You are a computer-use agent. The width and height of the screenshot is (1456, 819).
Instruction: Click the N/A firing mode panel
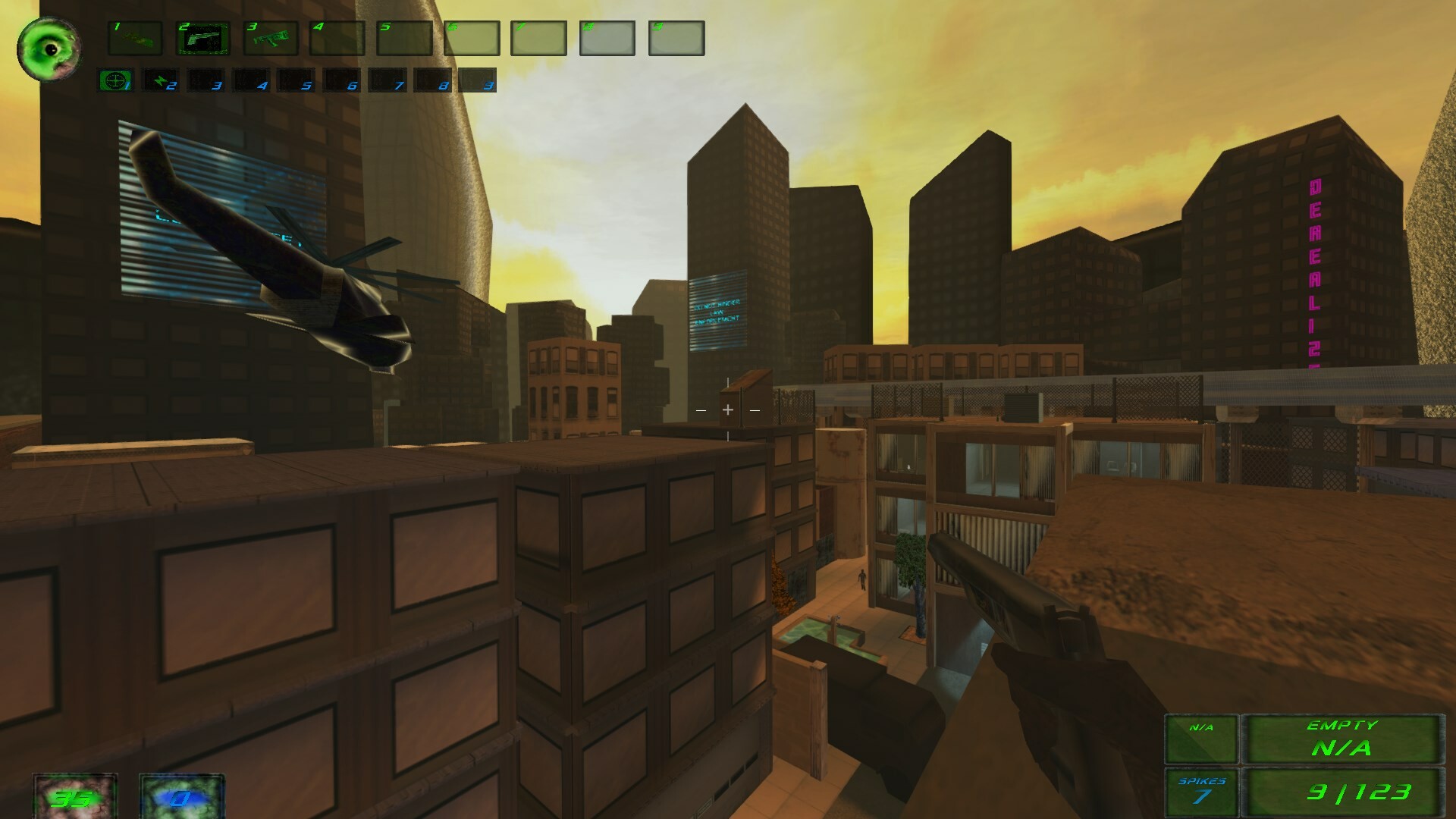pos(1203,739)
